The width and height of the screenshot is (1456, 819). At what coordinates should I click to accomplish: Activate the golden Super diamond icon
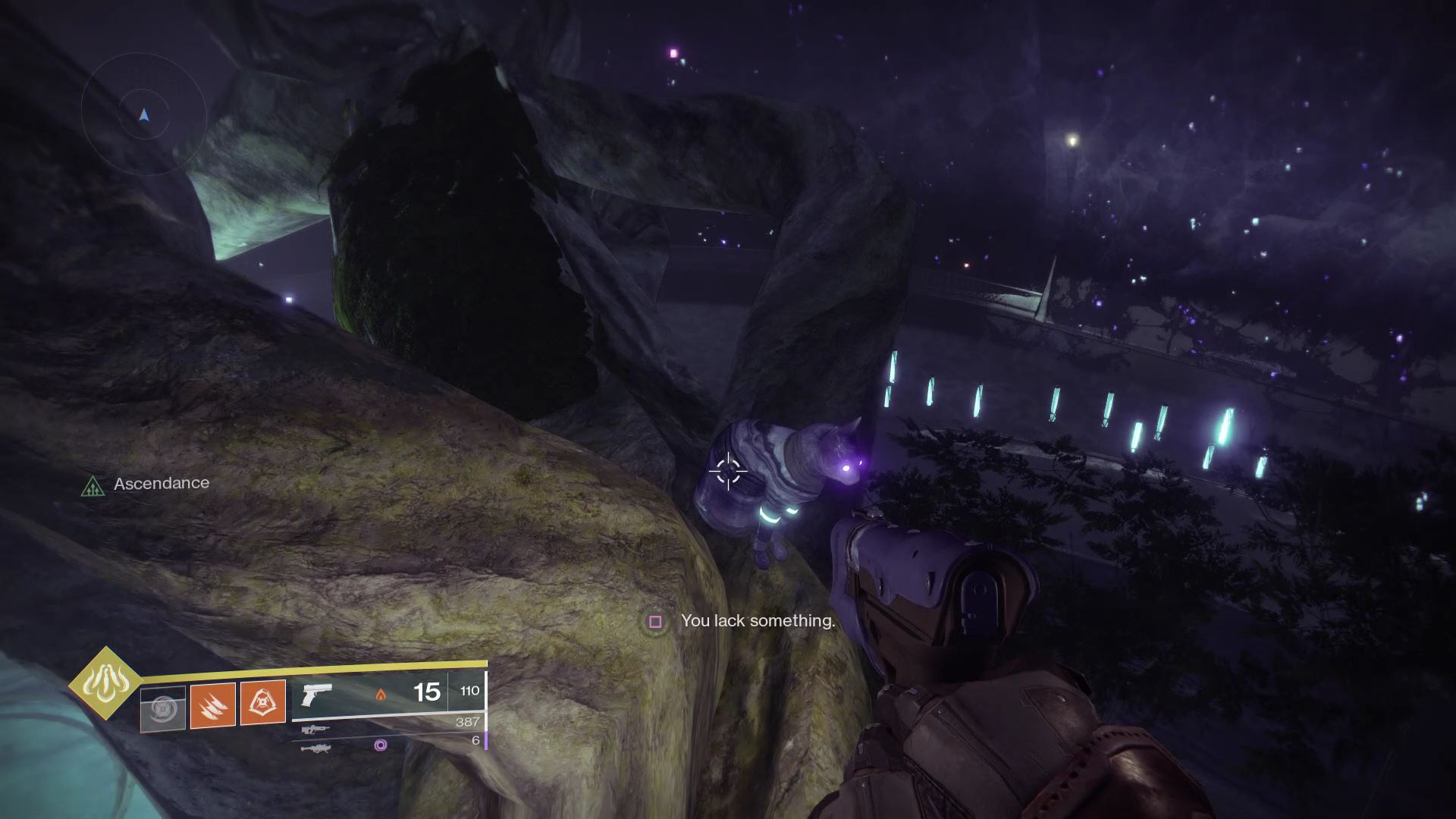point(105,683)
